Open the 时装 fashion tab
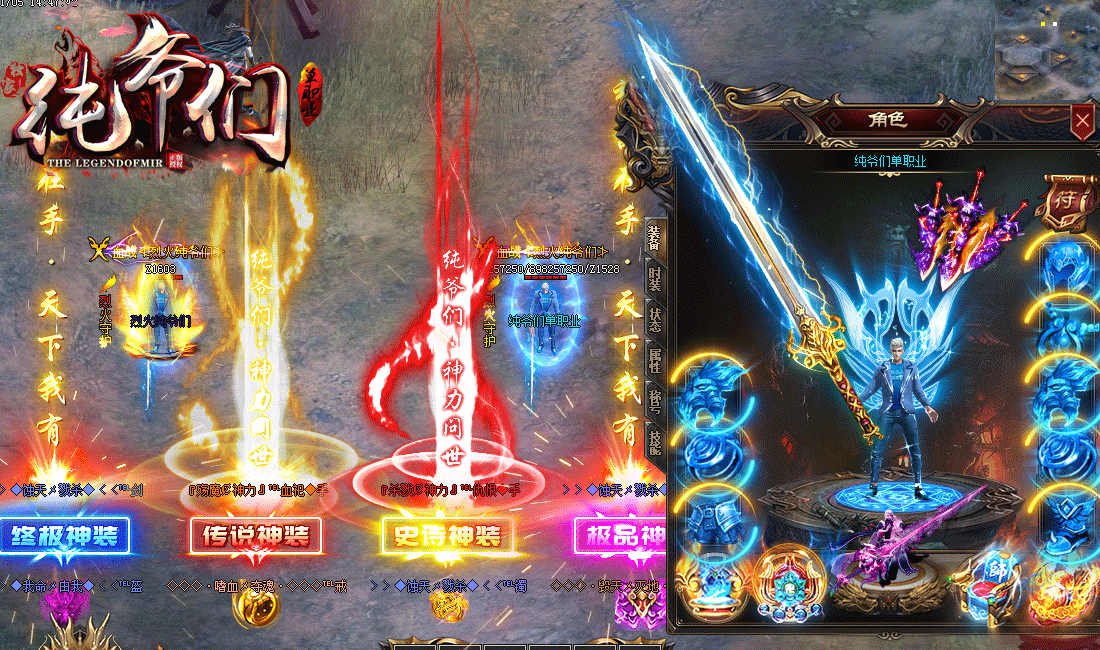Screen dimensions: 1100x650 (654, 278)
